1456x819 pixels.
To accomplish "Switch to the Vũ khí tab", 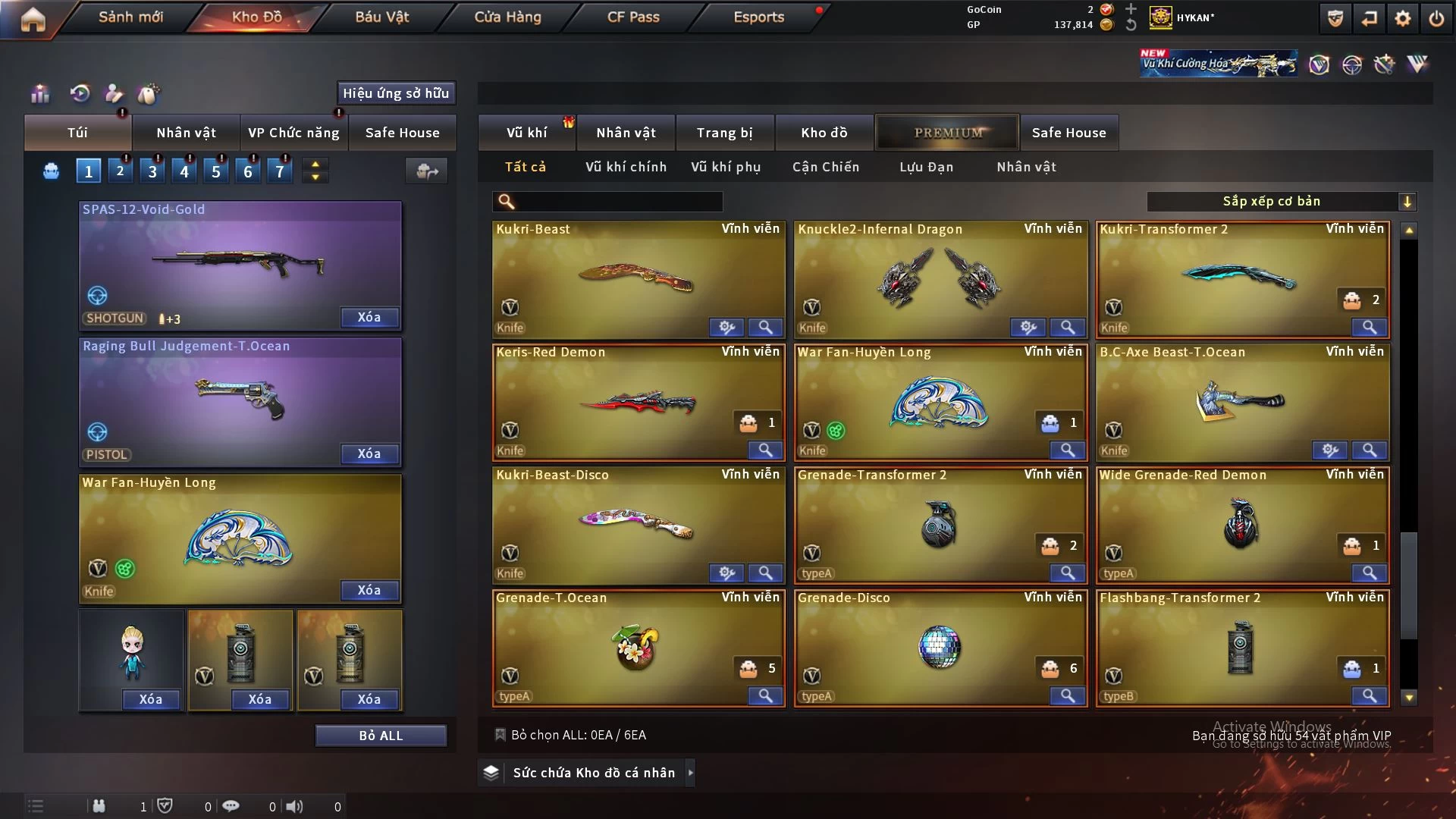I will tap(526, 133).
